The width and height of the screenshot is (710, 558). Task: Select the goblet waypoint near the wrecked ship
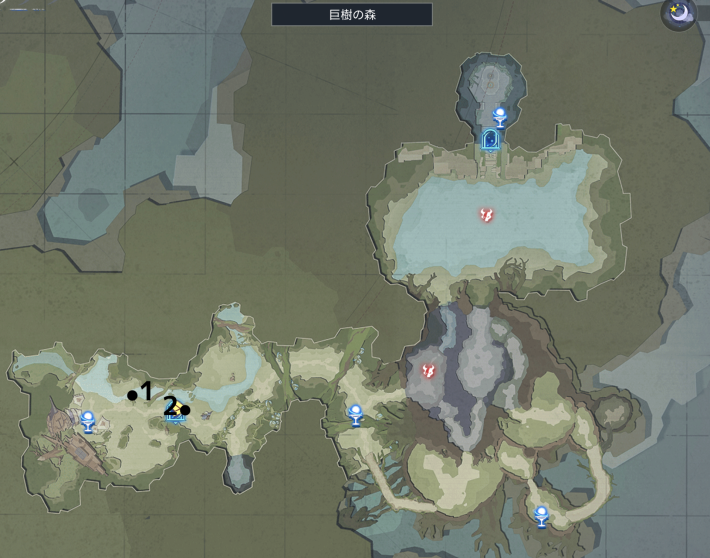[88, 421]
